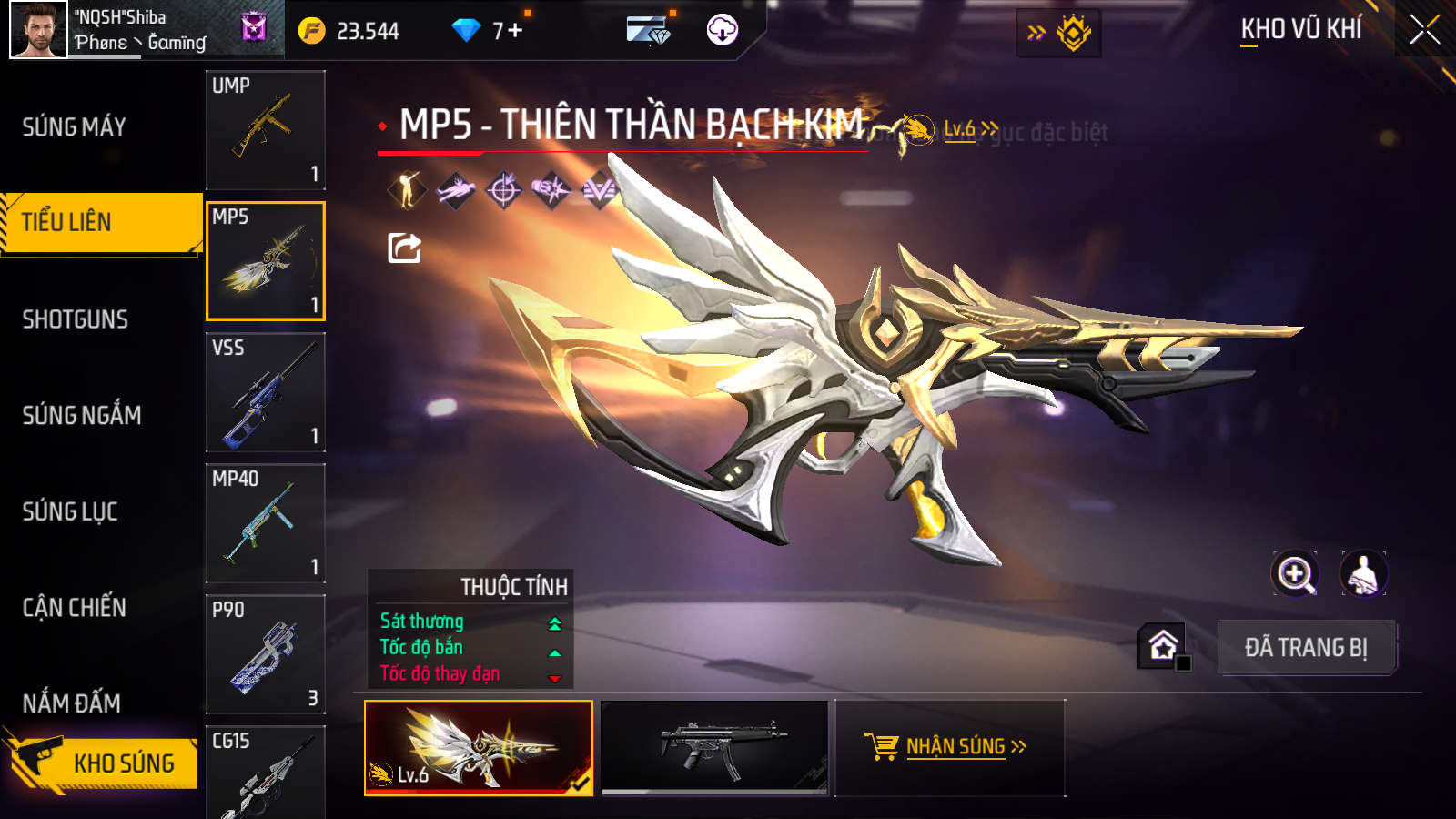Zoom in with the magnifier button
Viewport: 1456px width, 819px height.
coord(1294,574)
